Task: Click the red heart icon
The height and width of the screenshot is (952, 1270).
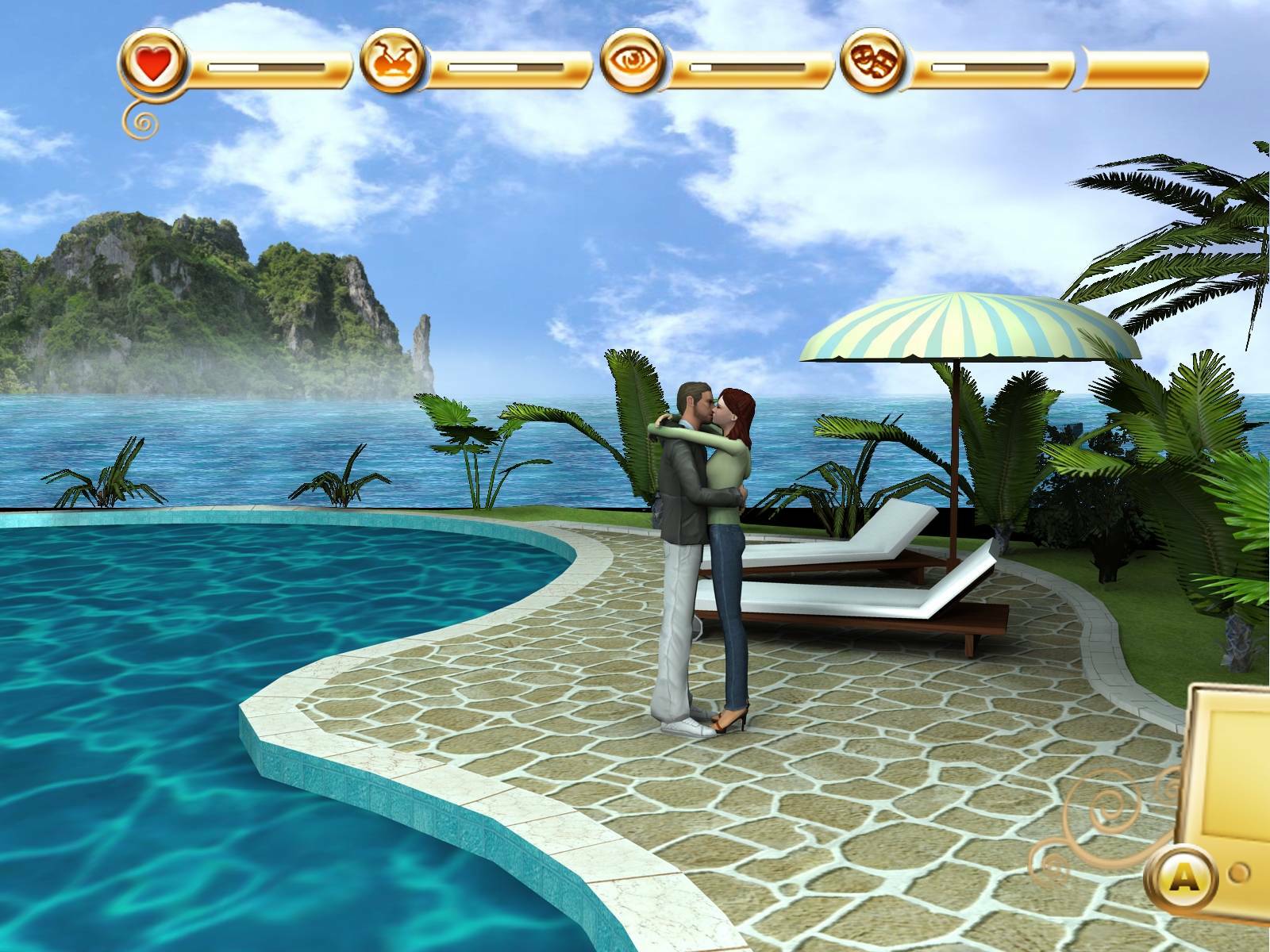Action: (153, 64)
